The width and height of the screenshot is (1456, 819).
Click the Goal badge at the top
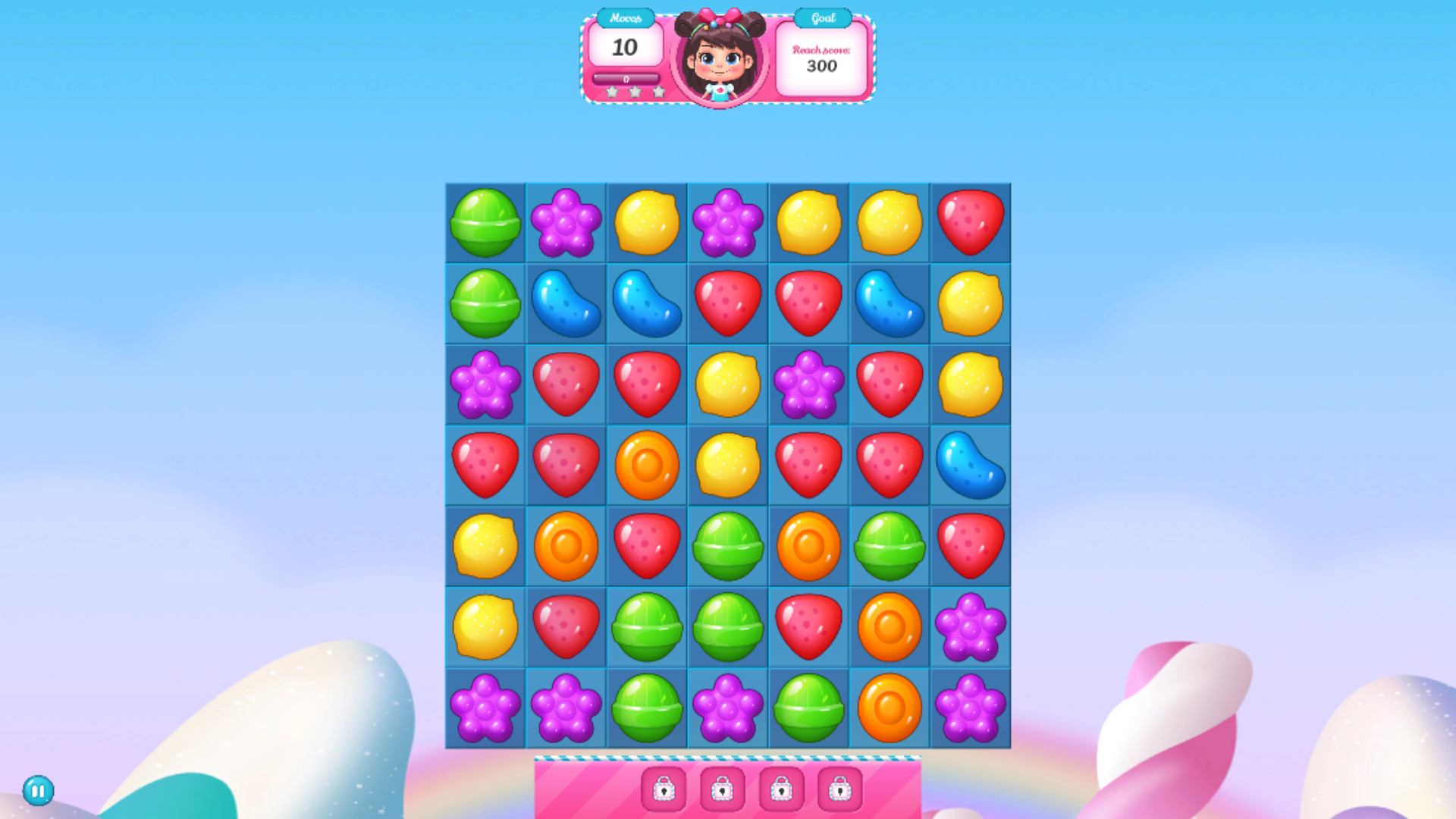tap(821, 17)
